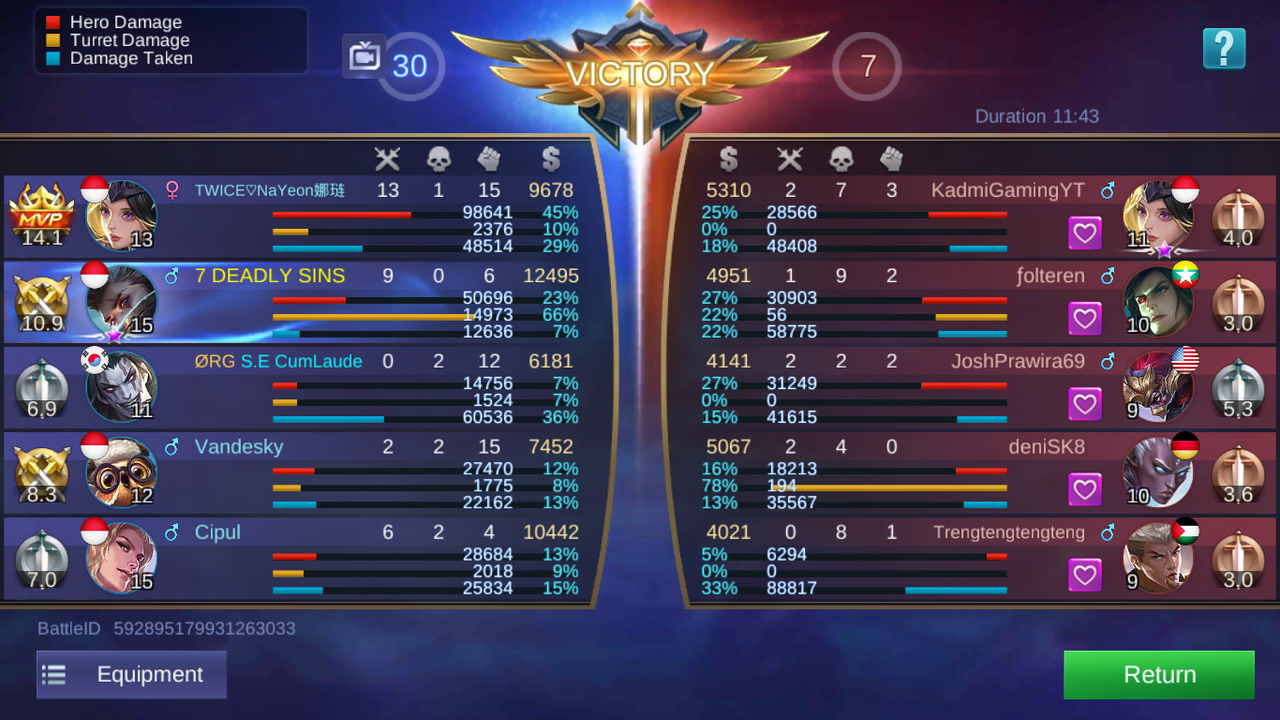Image resolution: width=1280 pixels, height=720 pixels.
Task: Select ʃolteren's hero portrait
Action: tap(1158, 300)
